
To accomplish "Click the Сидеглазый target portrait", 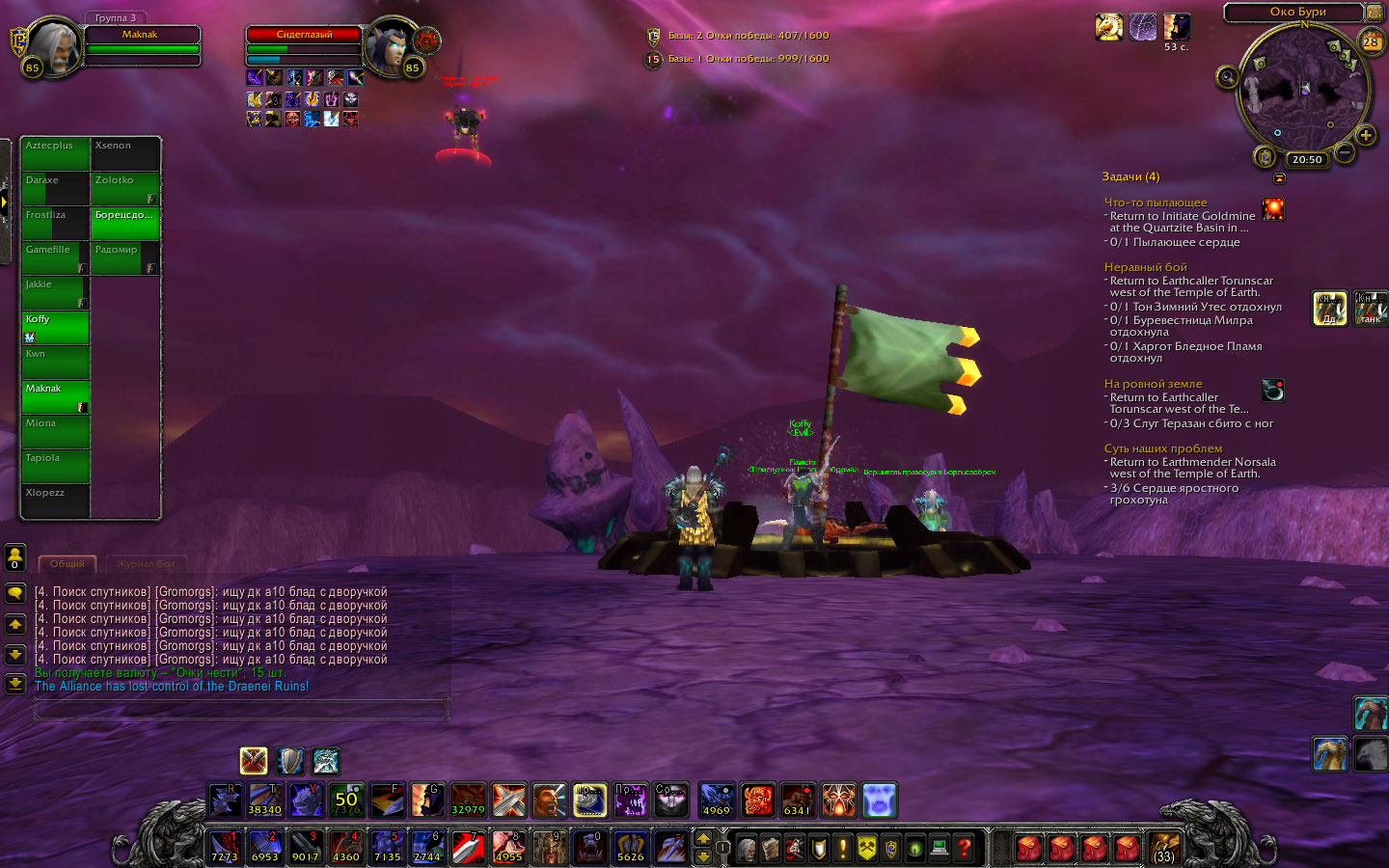I will point(394,47).
